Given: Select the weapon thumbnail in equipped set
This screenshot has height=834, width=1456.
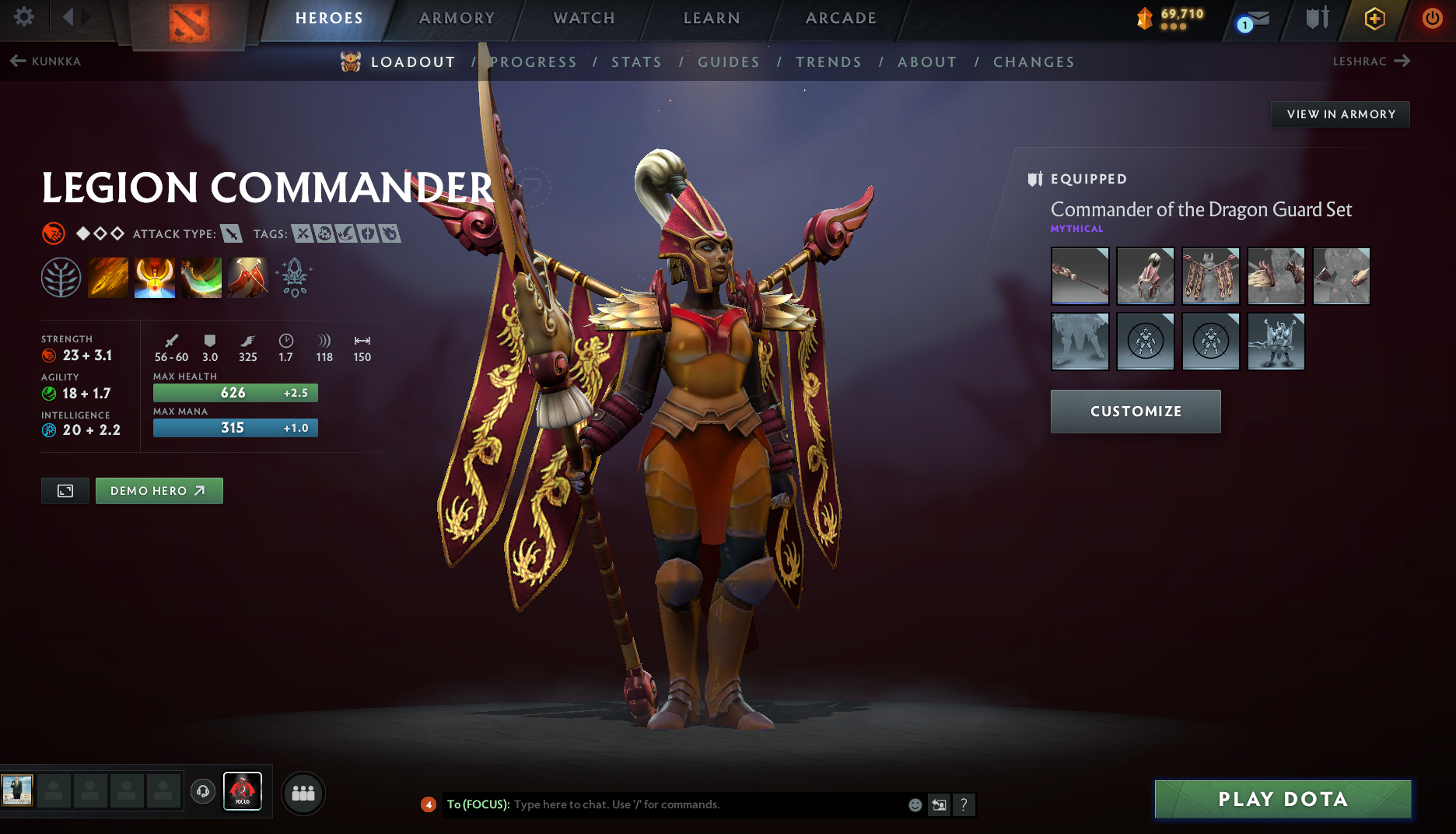Looking at the screenshot, I should [1080, 276].
